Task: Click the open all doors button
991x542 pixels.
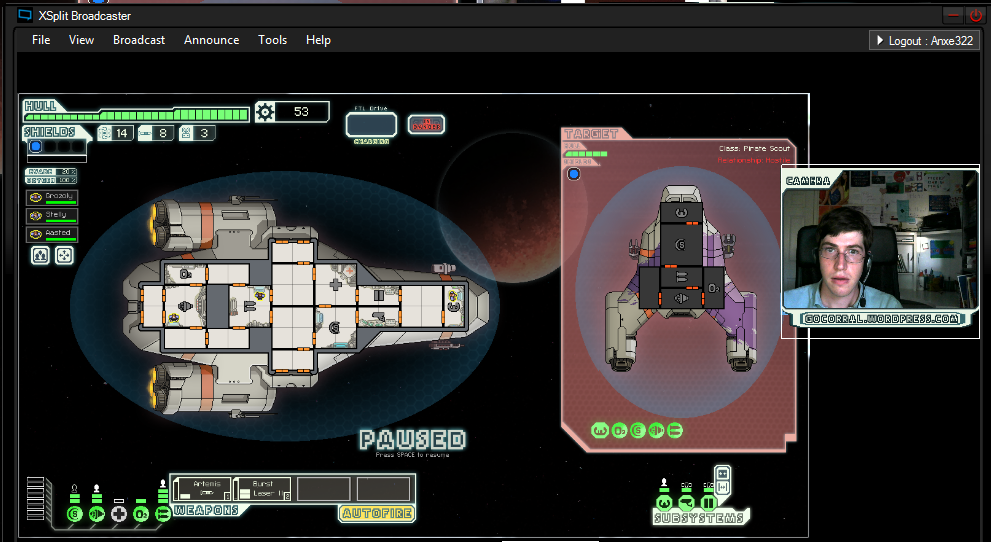Action: [723, 473]
